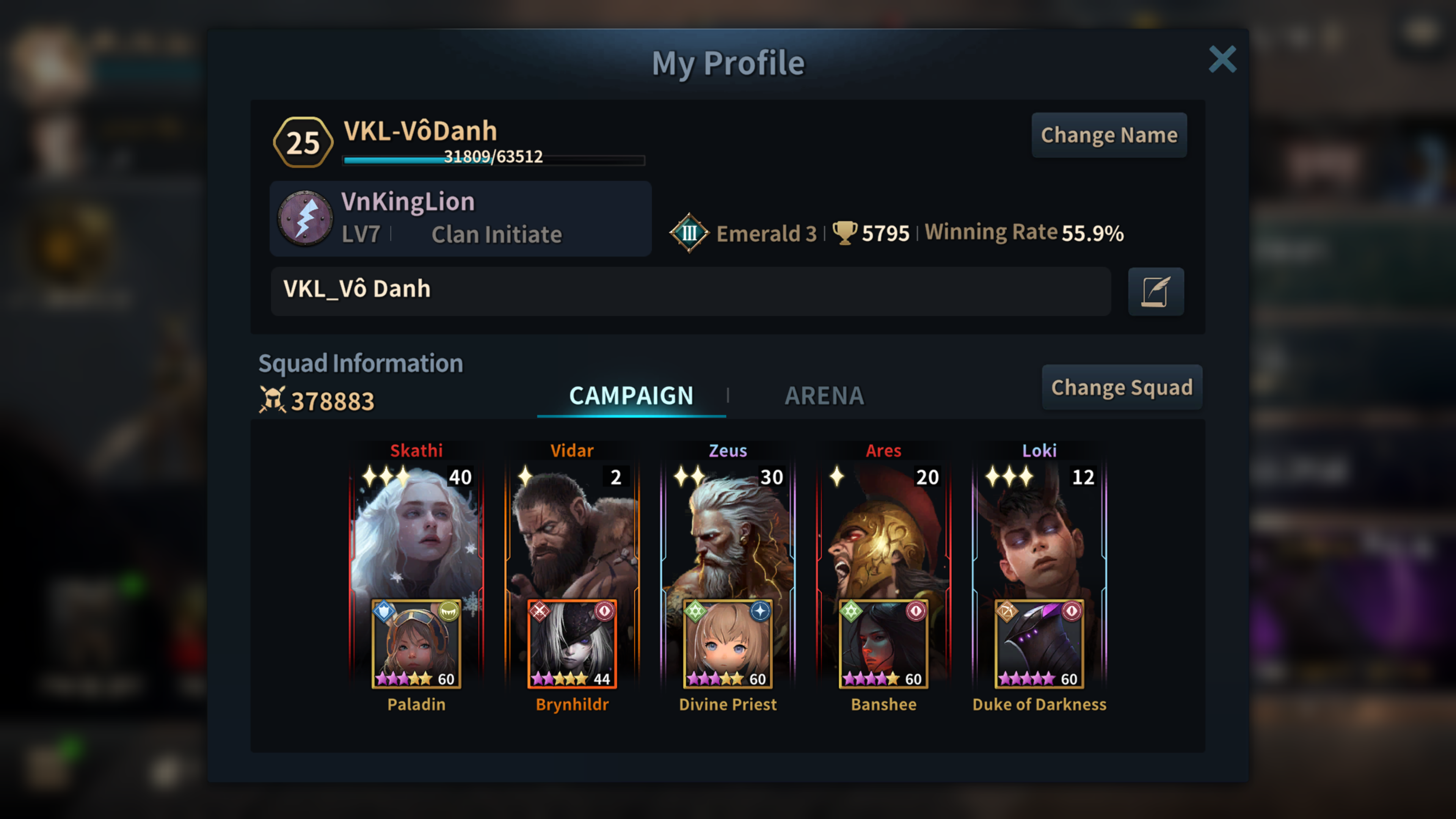
Task: Close the My Profile window
Action: [1222, 60]
